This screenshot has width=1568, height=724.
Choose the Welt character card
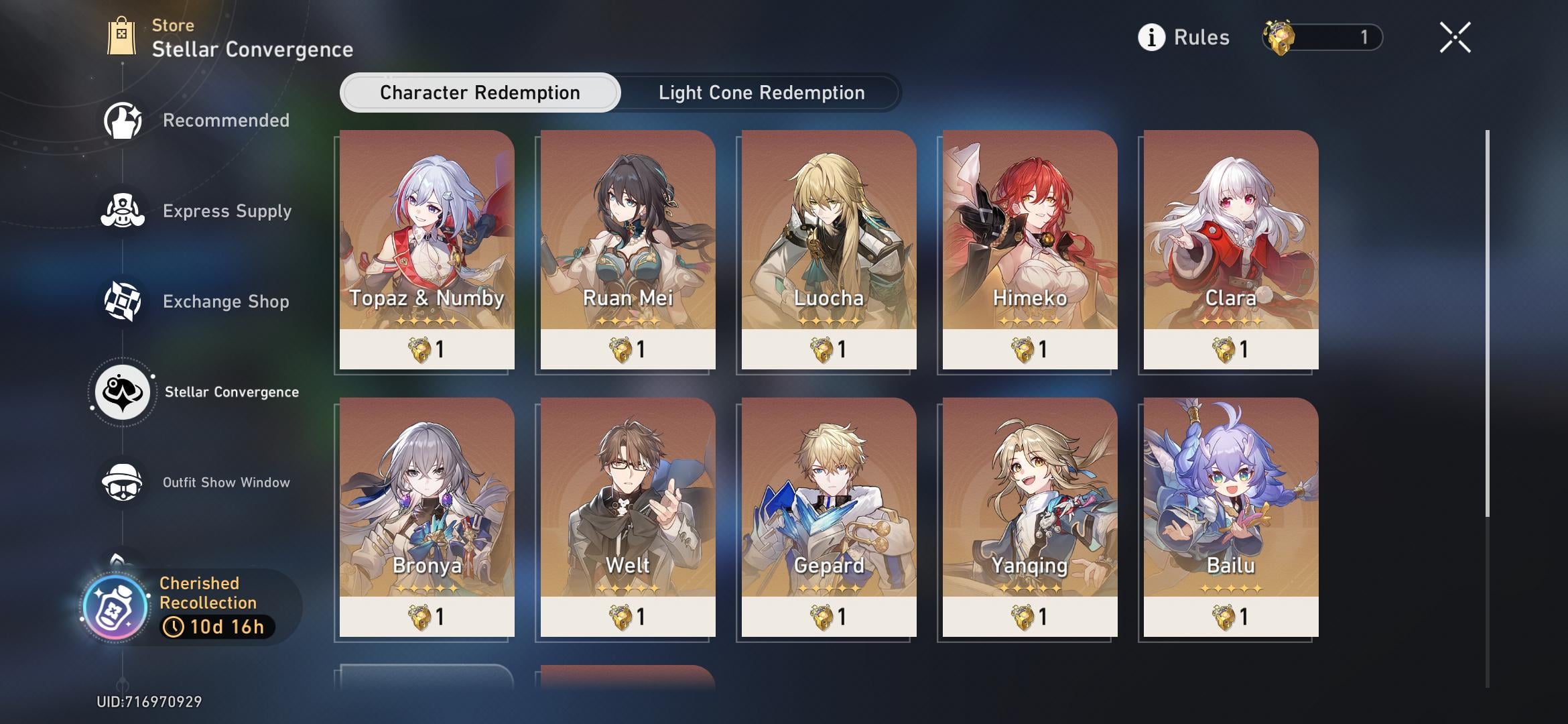pos(628,516)
